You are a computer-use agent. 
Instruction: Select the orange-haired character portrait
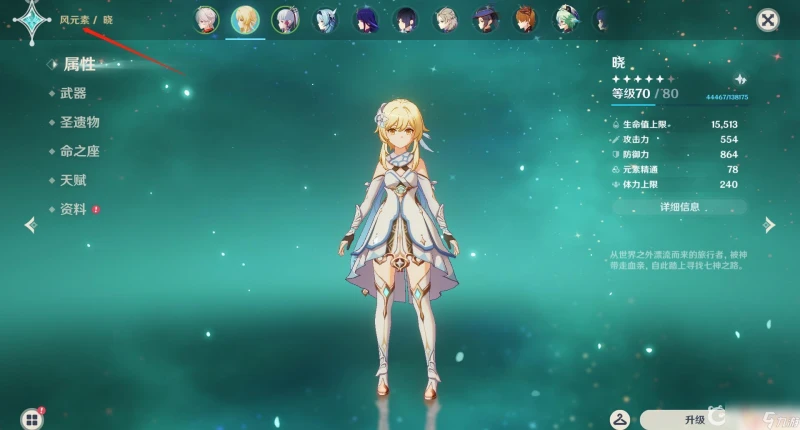click(x=526, y=19)
